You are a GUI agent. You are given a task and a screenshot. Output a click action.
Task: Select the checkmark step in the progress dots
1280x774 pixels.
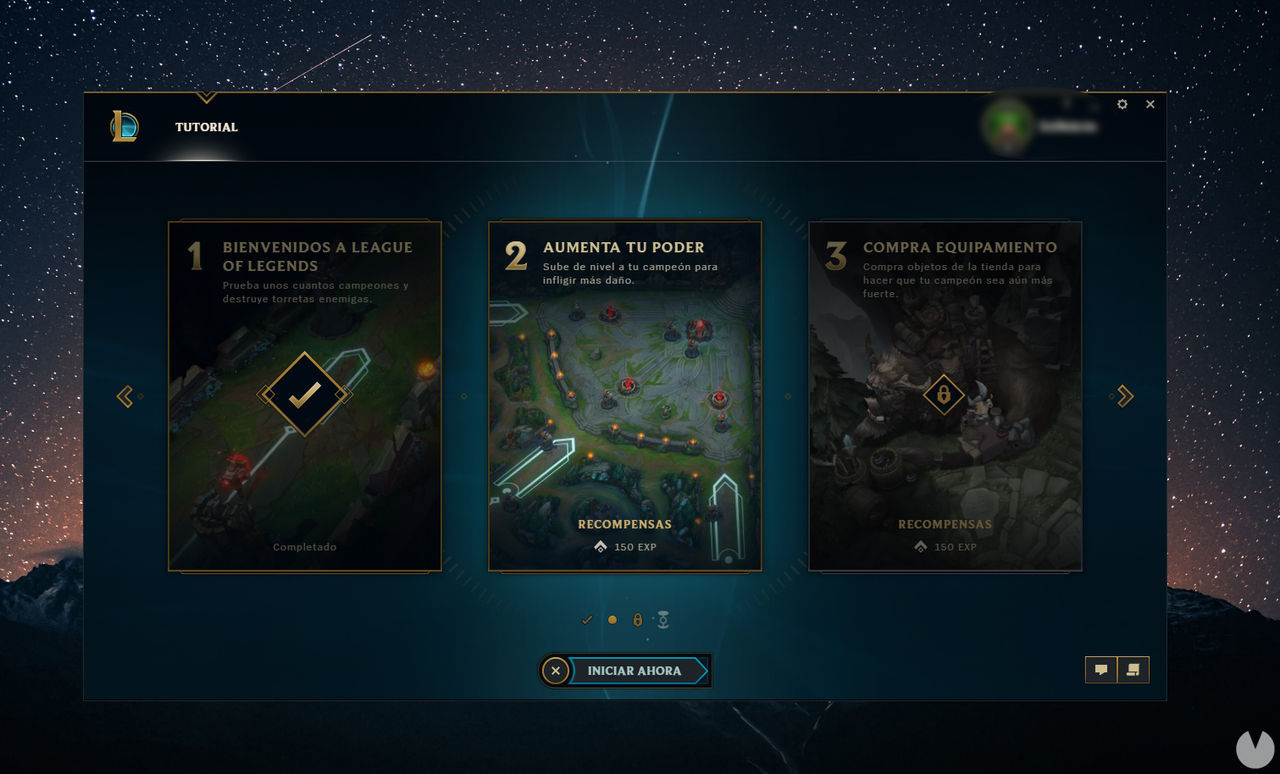tap(587, 619)
